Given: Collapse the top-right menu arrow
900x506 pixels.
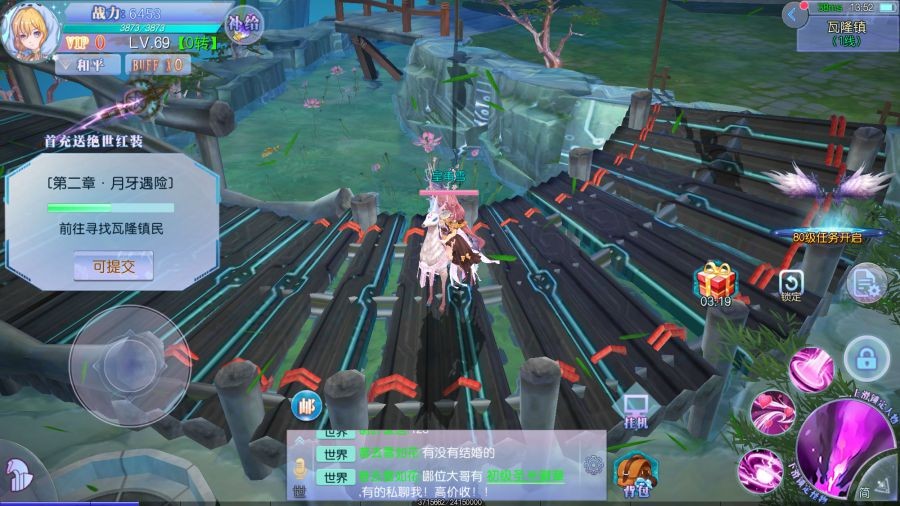Looking at the screenshot, I should pyautogui.click(x=796, y=15).
